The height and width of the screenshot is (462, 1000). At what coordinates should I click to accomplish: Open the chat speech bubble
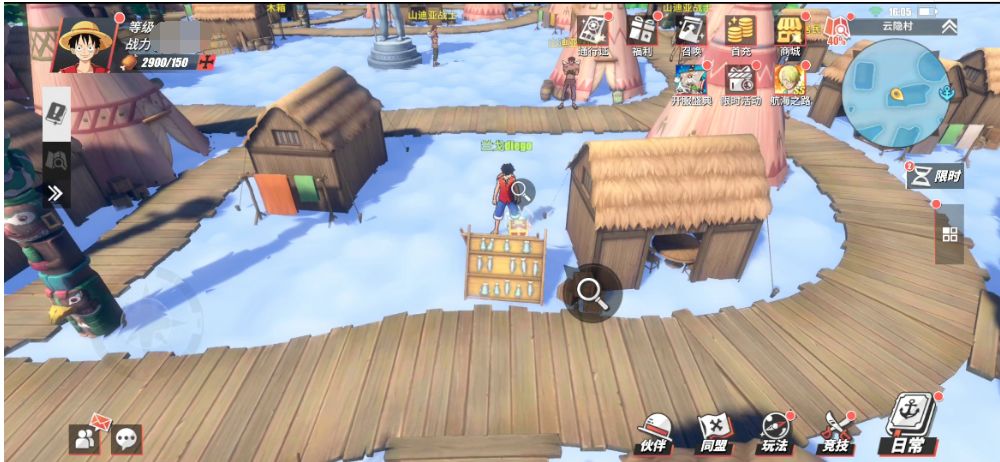click(127, 437)
